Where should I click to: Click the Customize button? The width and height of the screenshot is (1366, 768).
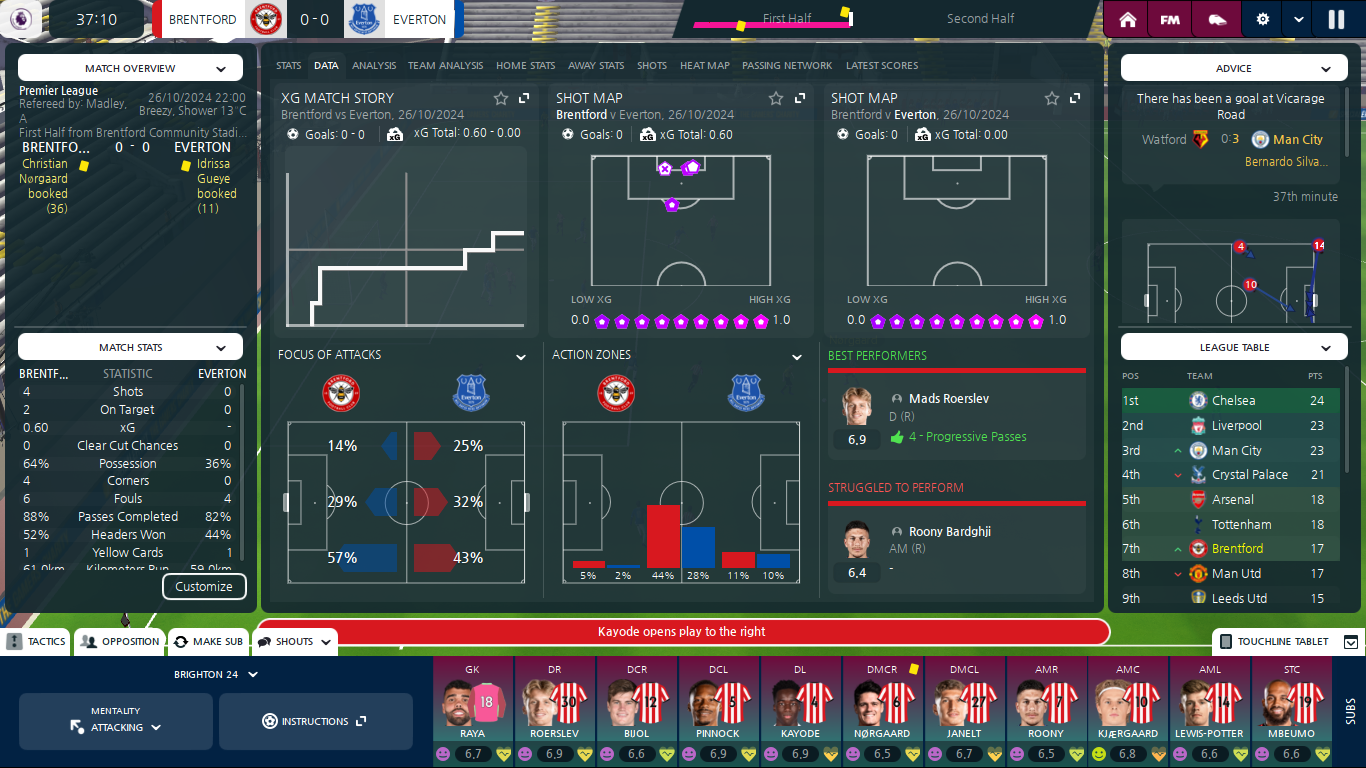click(x=204, y=587)
